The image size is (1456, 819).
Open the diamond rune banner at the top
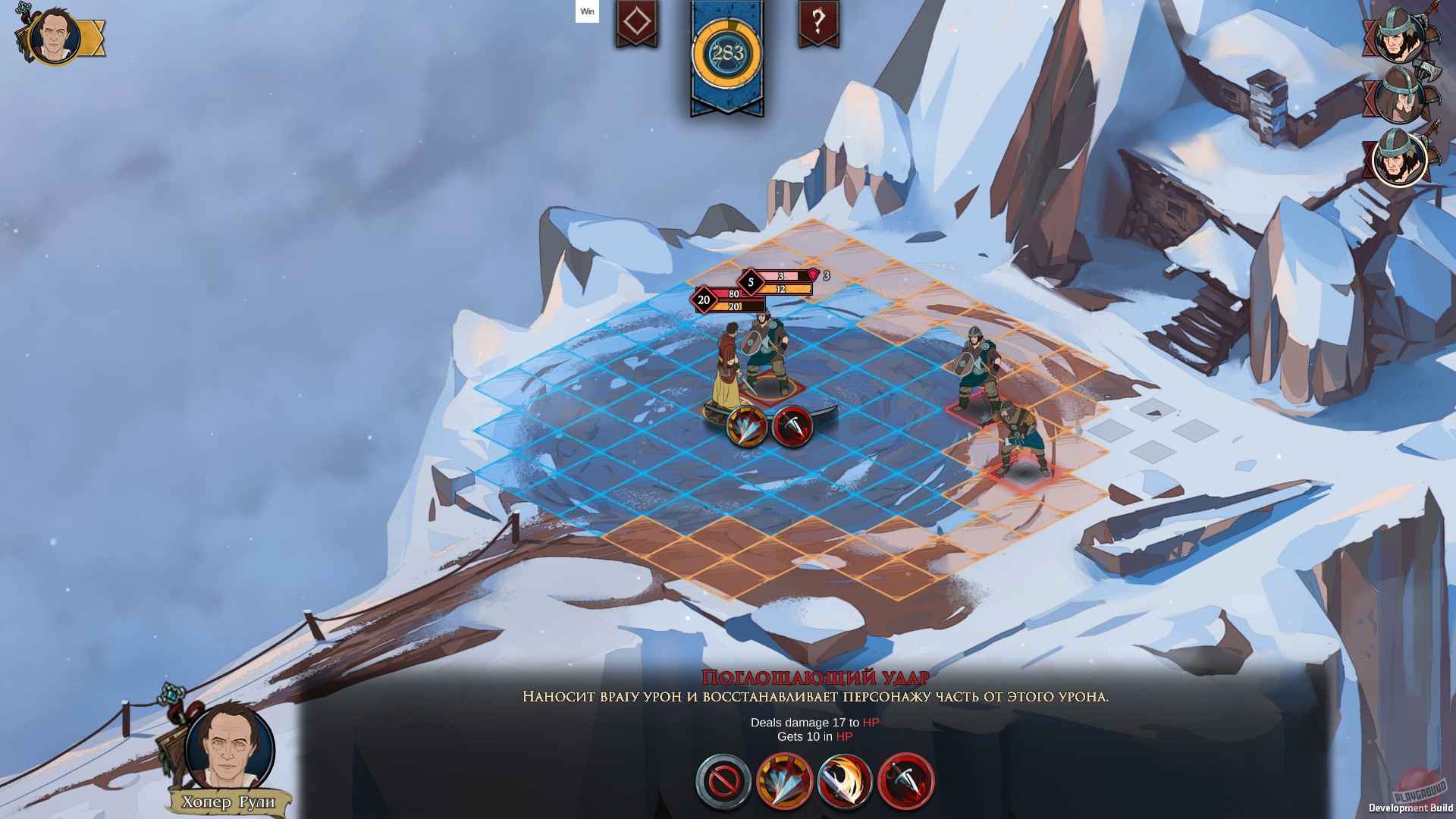click(635, 24)
